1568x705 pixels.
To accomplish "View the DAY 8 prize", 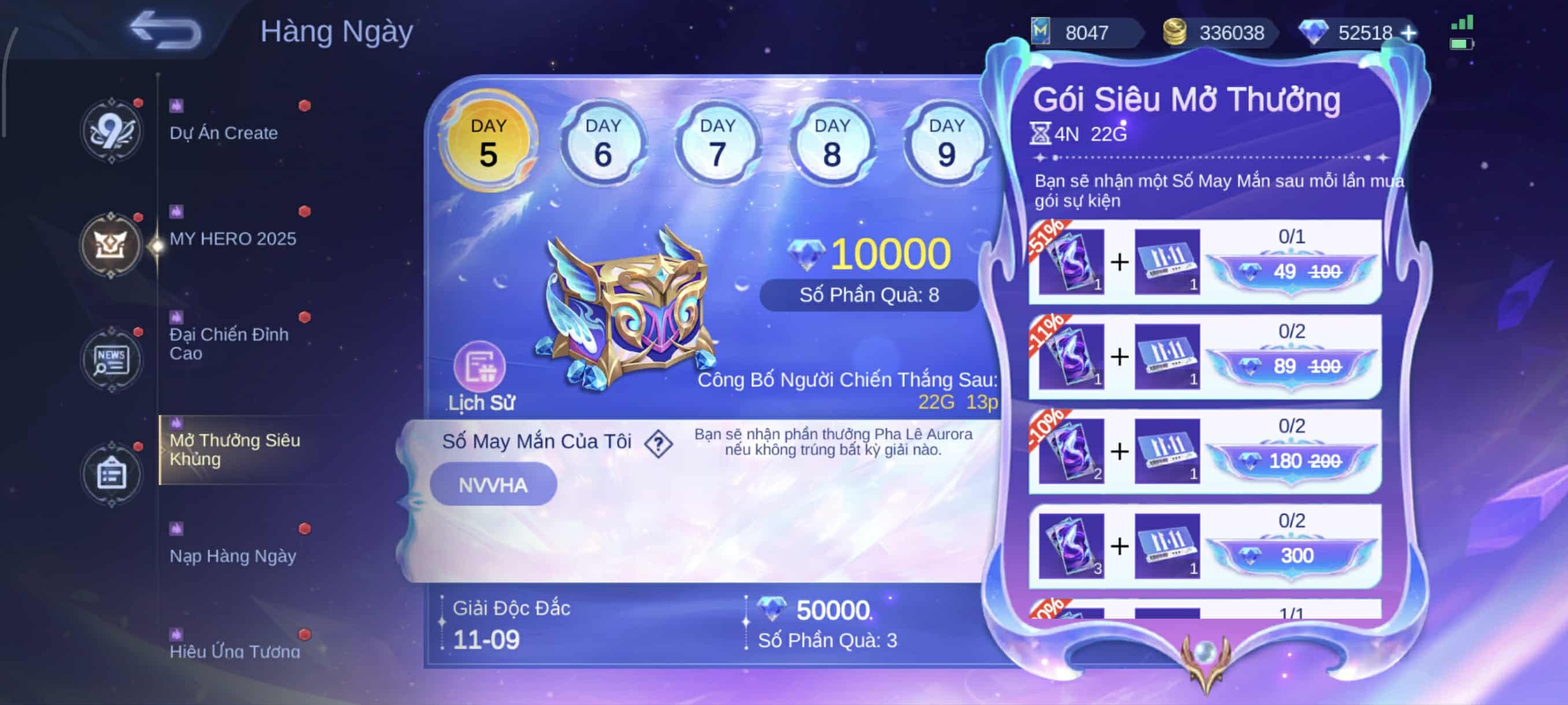I will point(832,143).
